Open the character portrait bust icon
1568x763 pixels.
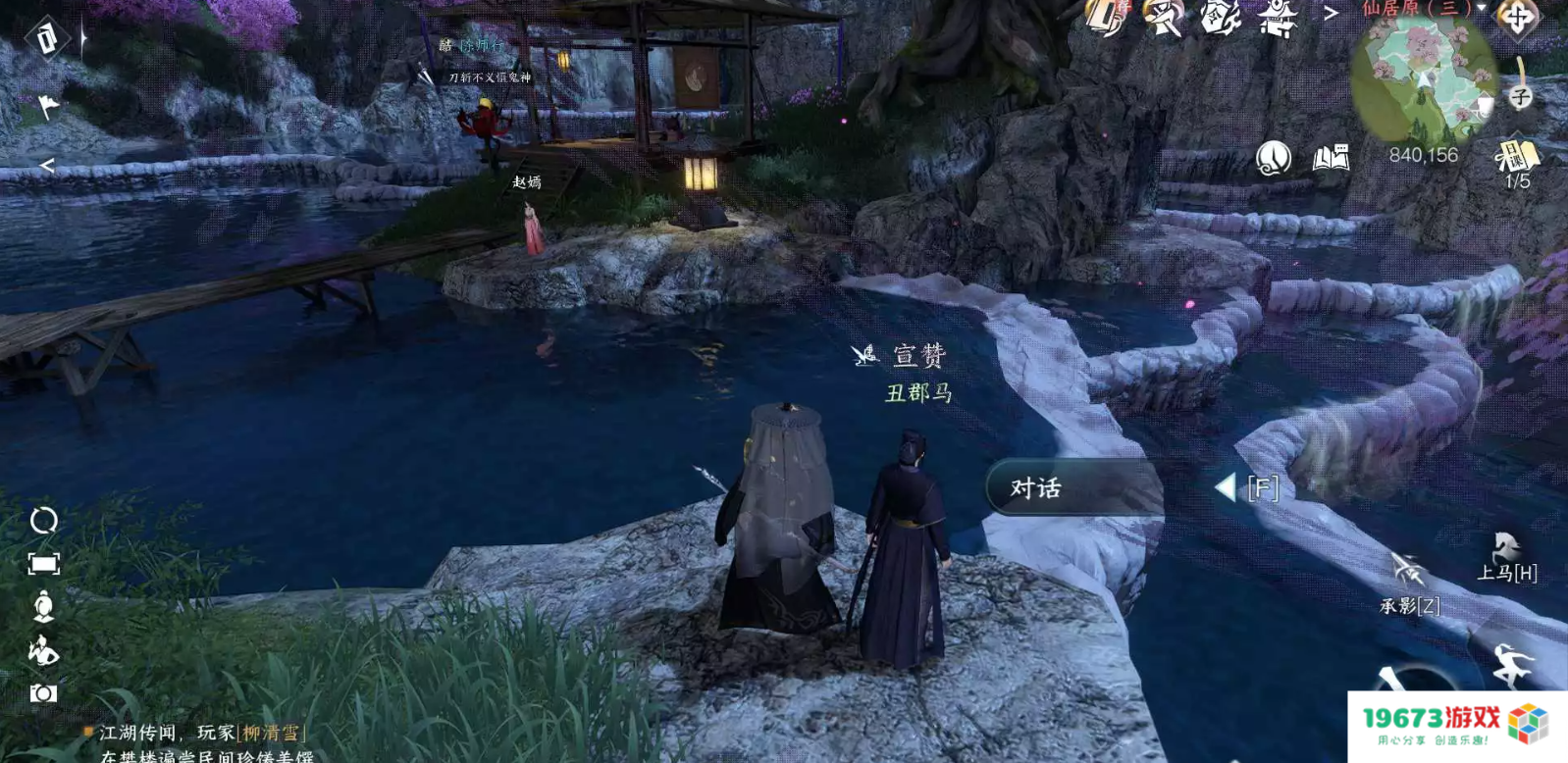44,606
